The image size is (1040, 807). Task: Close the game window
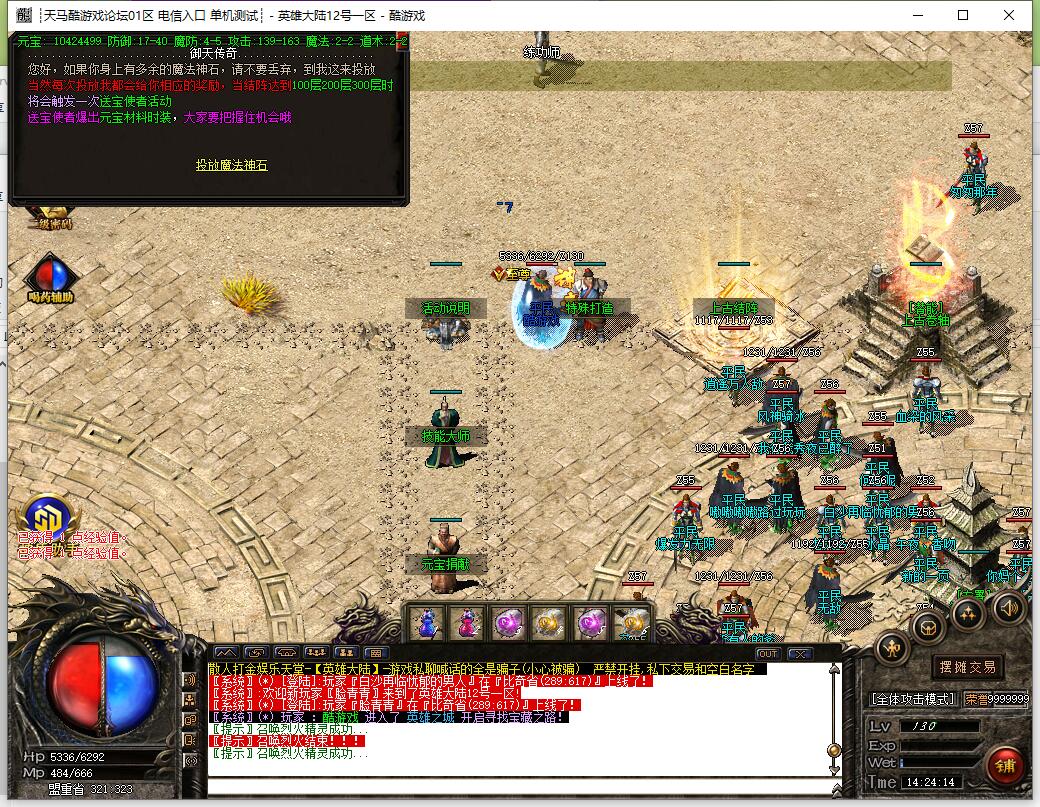click(1009, 15)
